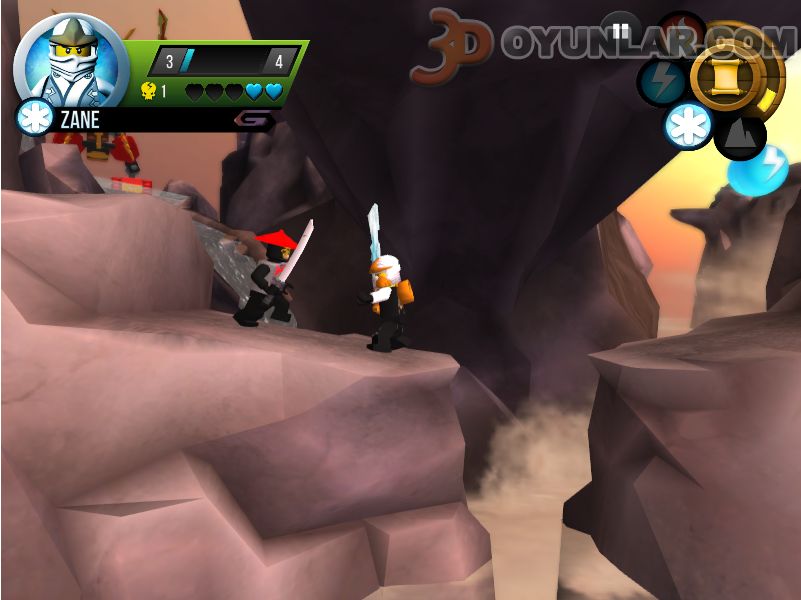Image resolution: width=801 pixels, height=600 pixels.
Task: Select the ice snowflake element
Action: (689, 127)
